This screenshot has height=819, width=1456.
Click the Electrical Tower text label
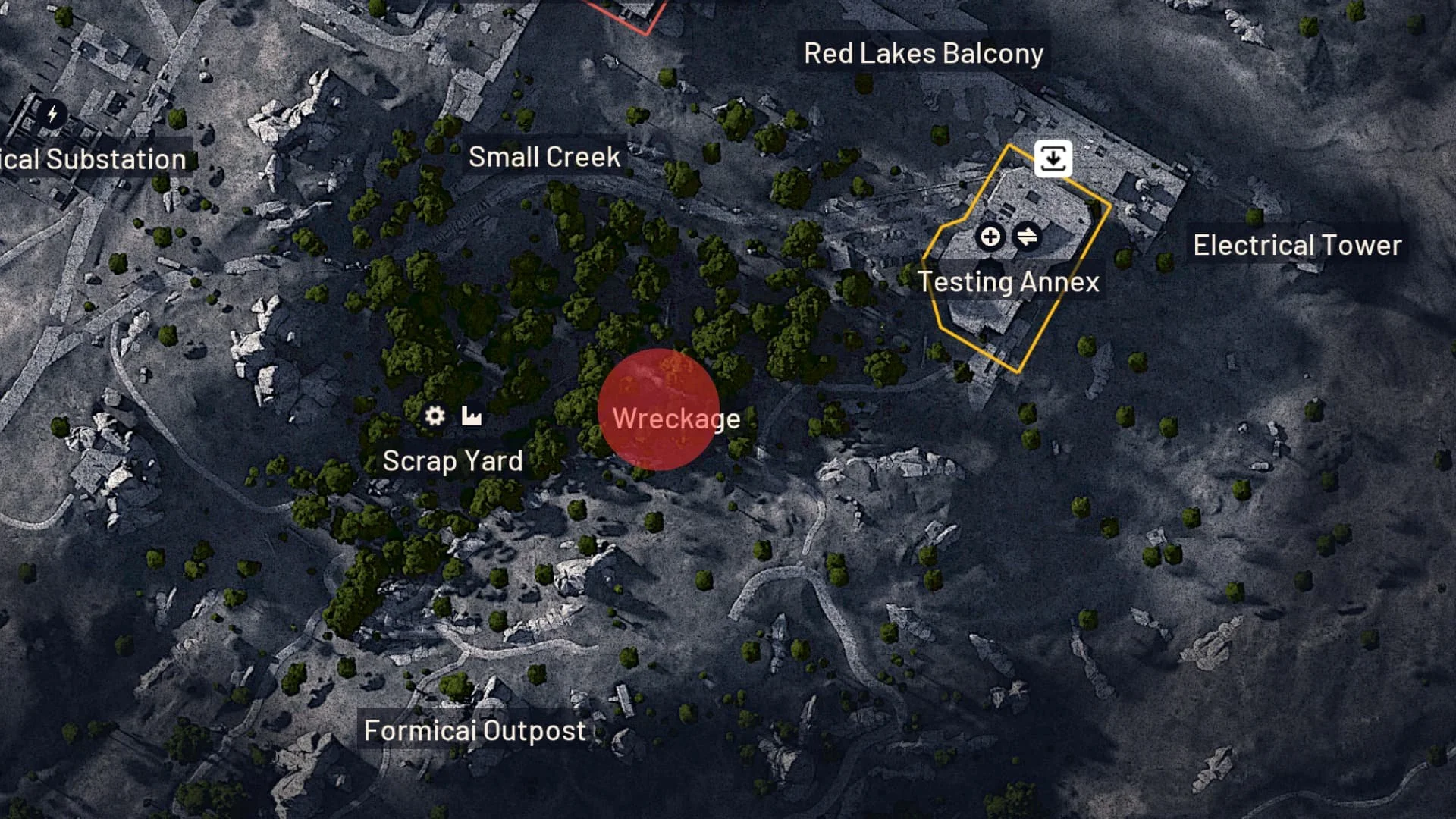[1297, 244]
